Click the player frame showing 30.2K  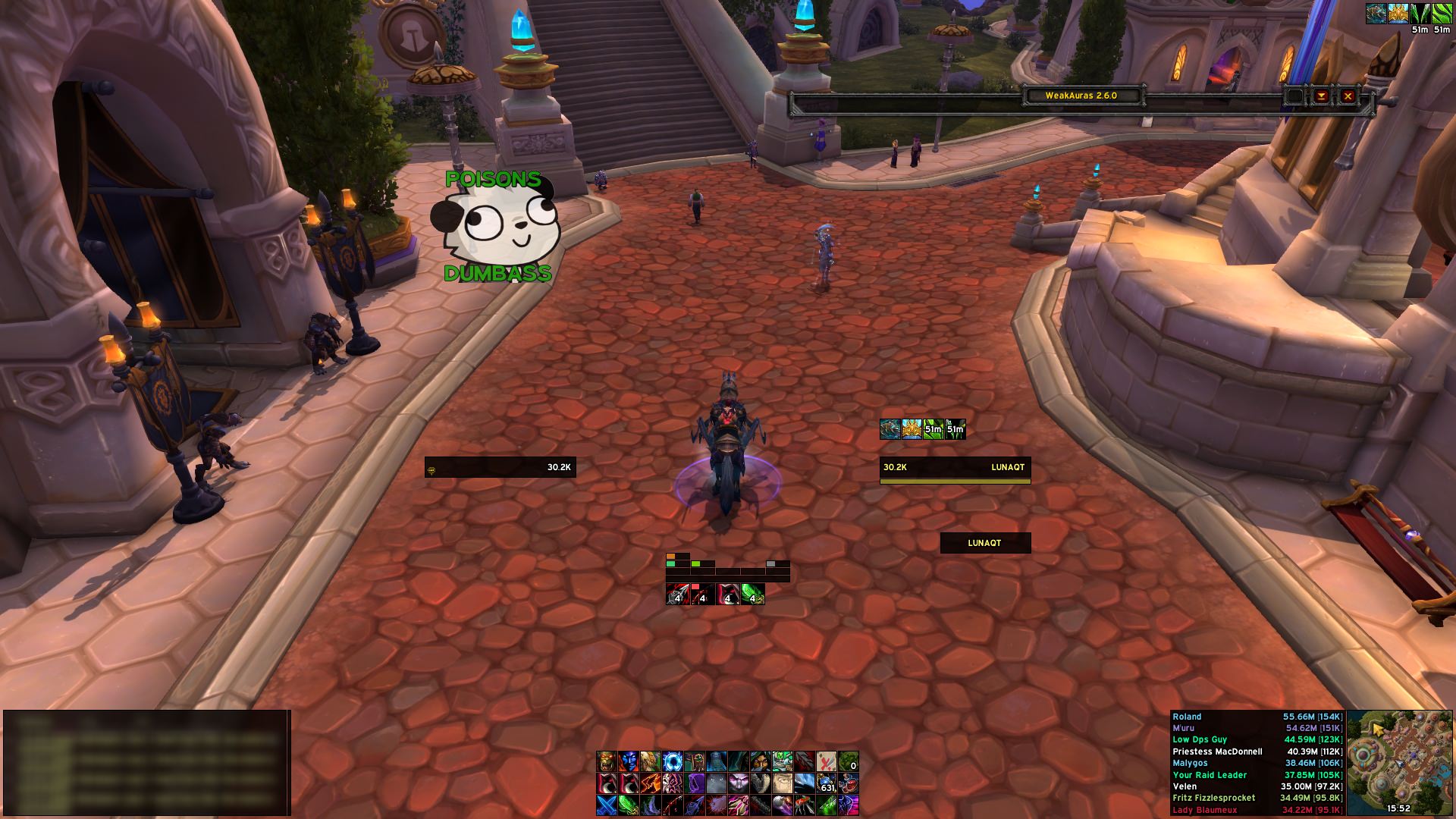[x=500, y=468]
